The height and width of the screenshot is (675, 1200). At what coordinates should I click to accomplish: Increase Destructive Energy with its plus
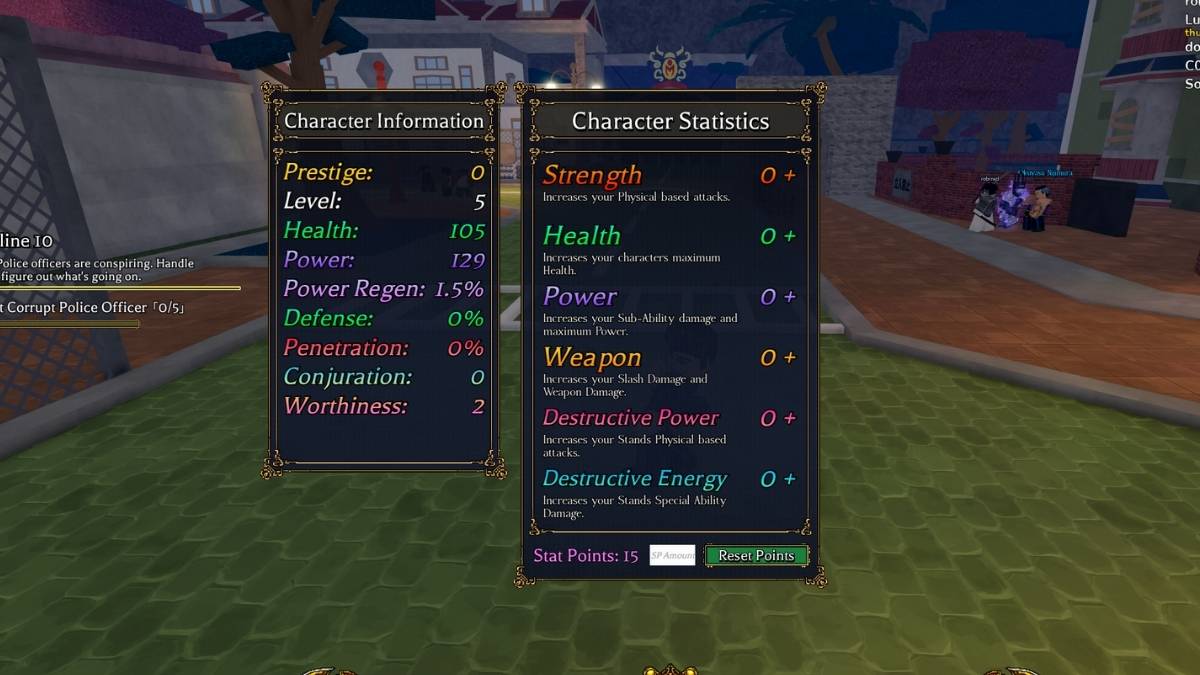(790, 480)
